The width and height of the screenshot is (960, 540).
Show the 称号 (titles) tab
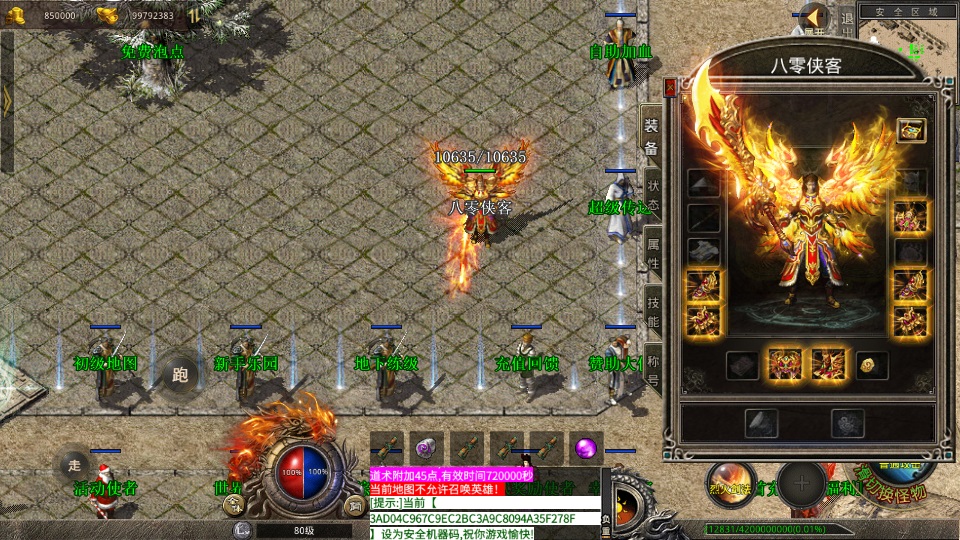[653, 371]
